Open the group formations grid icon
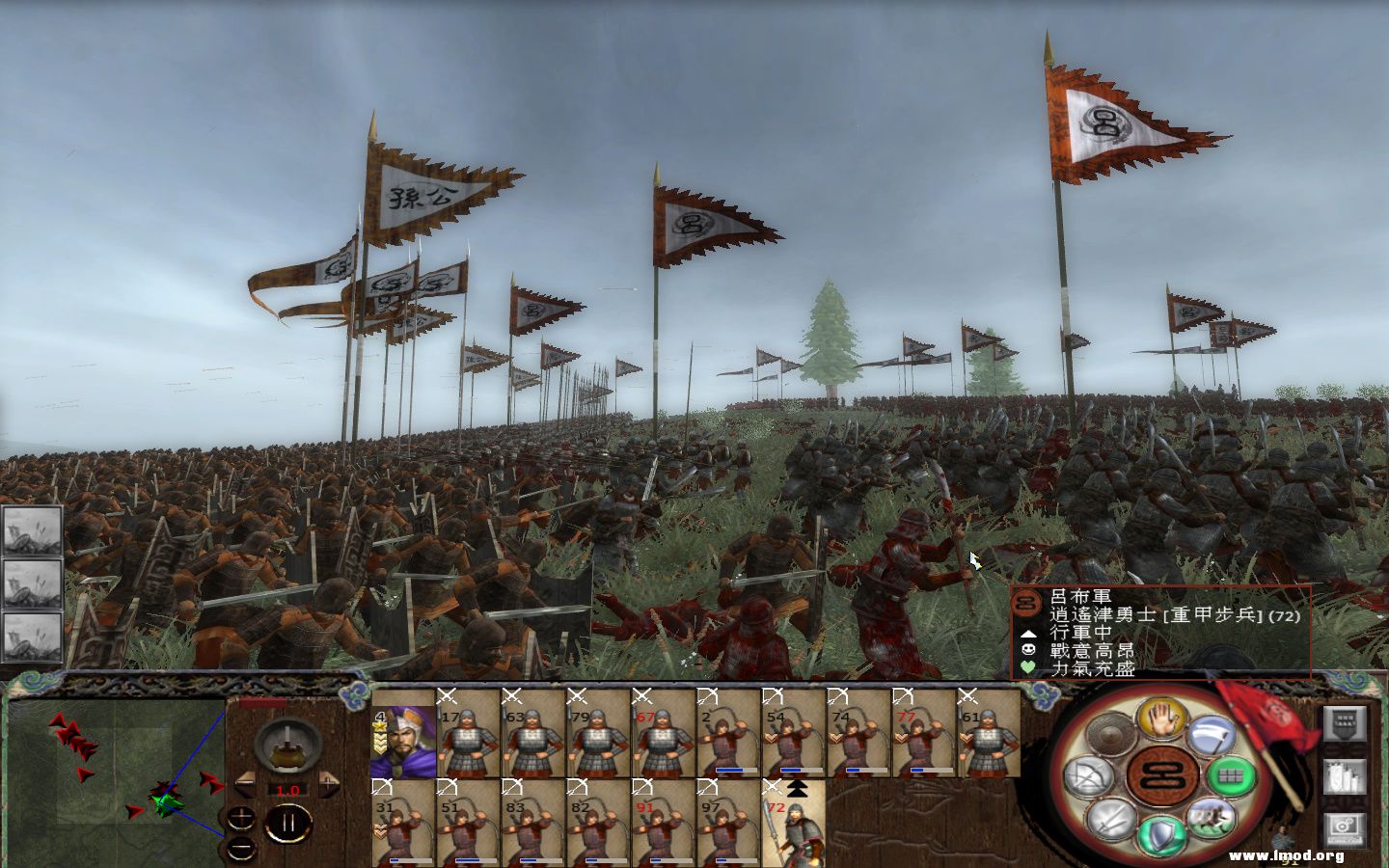The height and width of the screenshot is (868, 1389). [1232, 776]
